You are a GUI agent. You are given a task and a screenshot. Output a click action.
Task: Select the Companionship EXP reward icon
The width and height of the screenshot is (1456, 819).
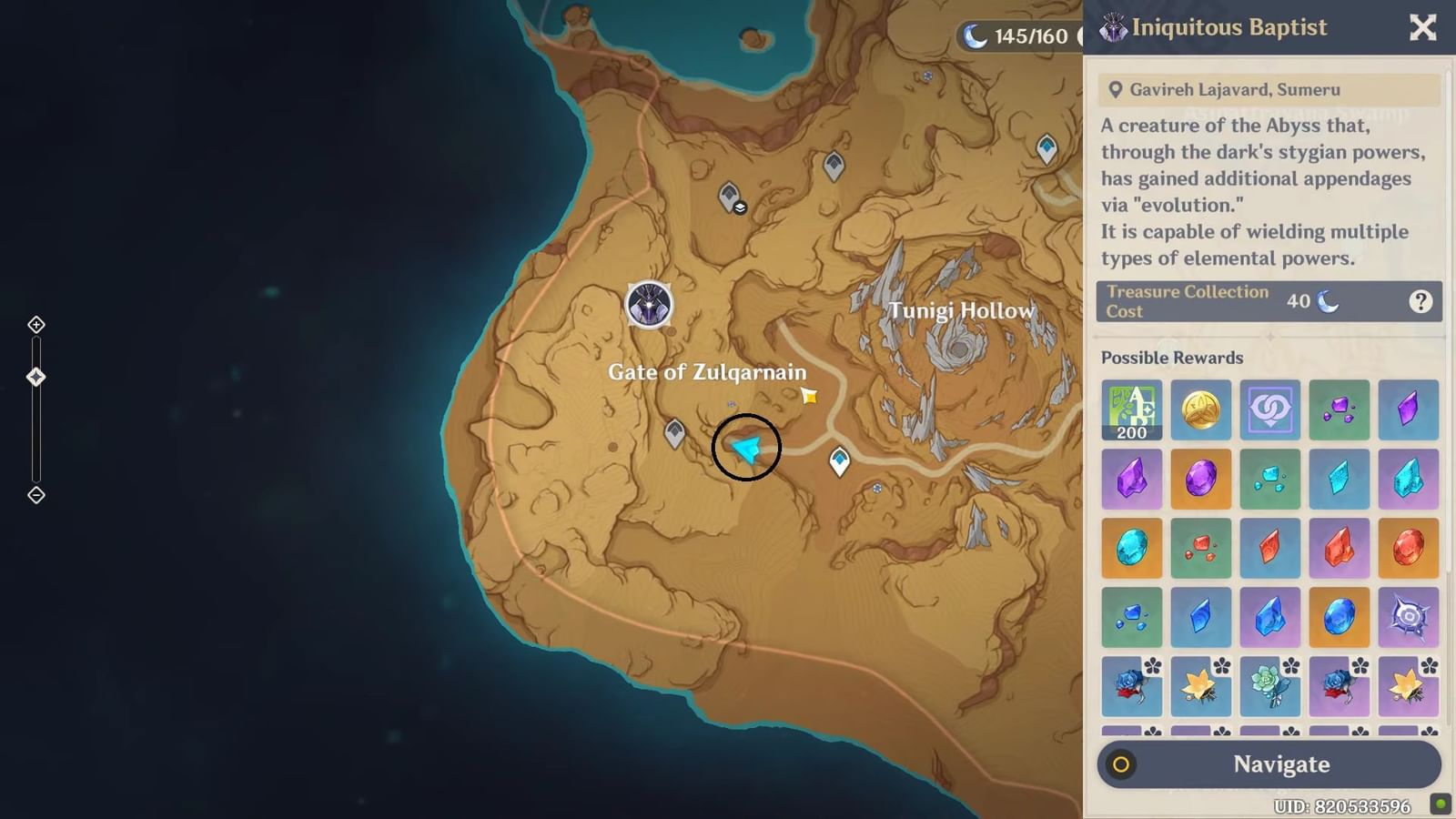pyautogui.click(x=1270, y=409)
